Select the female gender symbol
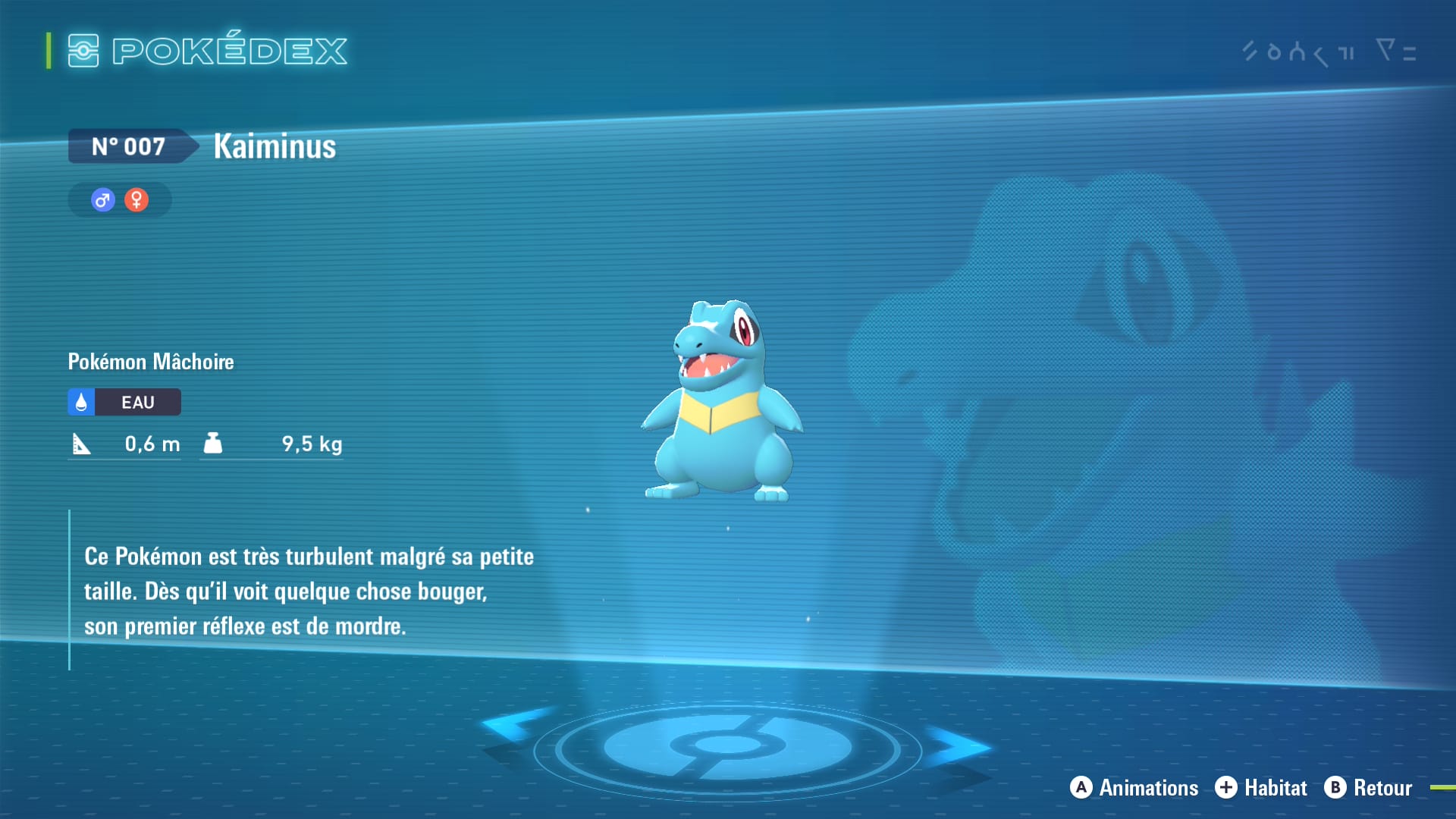Image resolution: width=1456 pixels, height=819 pixels. tap(136, 200)
